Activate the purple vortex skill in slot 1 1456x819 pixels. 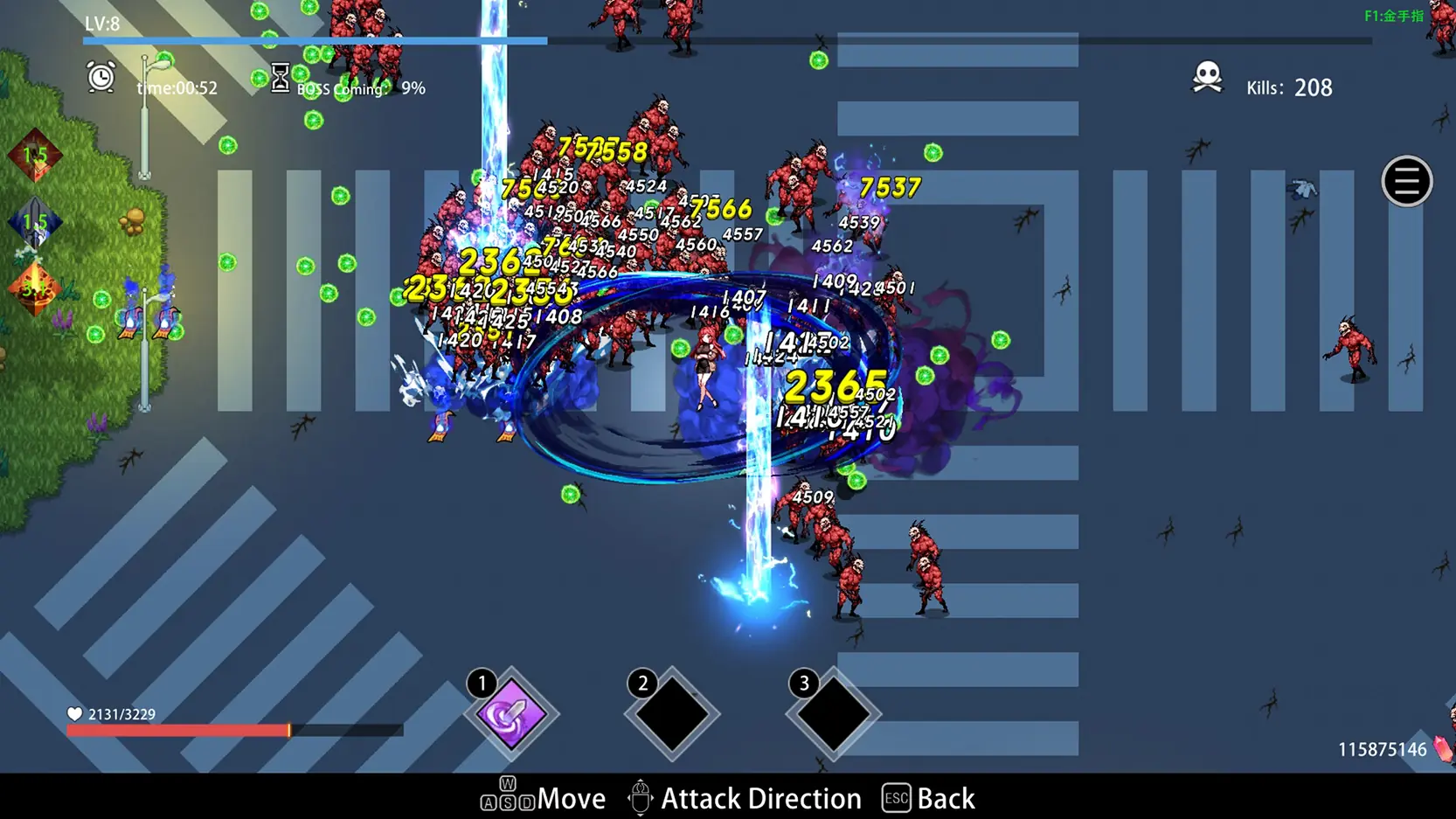pyautogui.click(x=512, y=714)
